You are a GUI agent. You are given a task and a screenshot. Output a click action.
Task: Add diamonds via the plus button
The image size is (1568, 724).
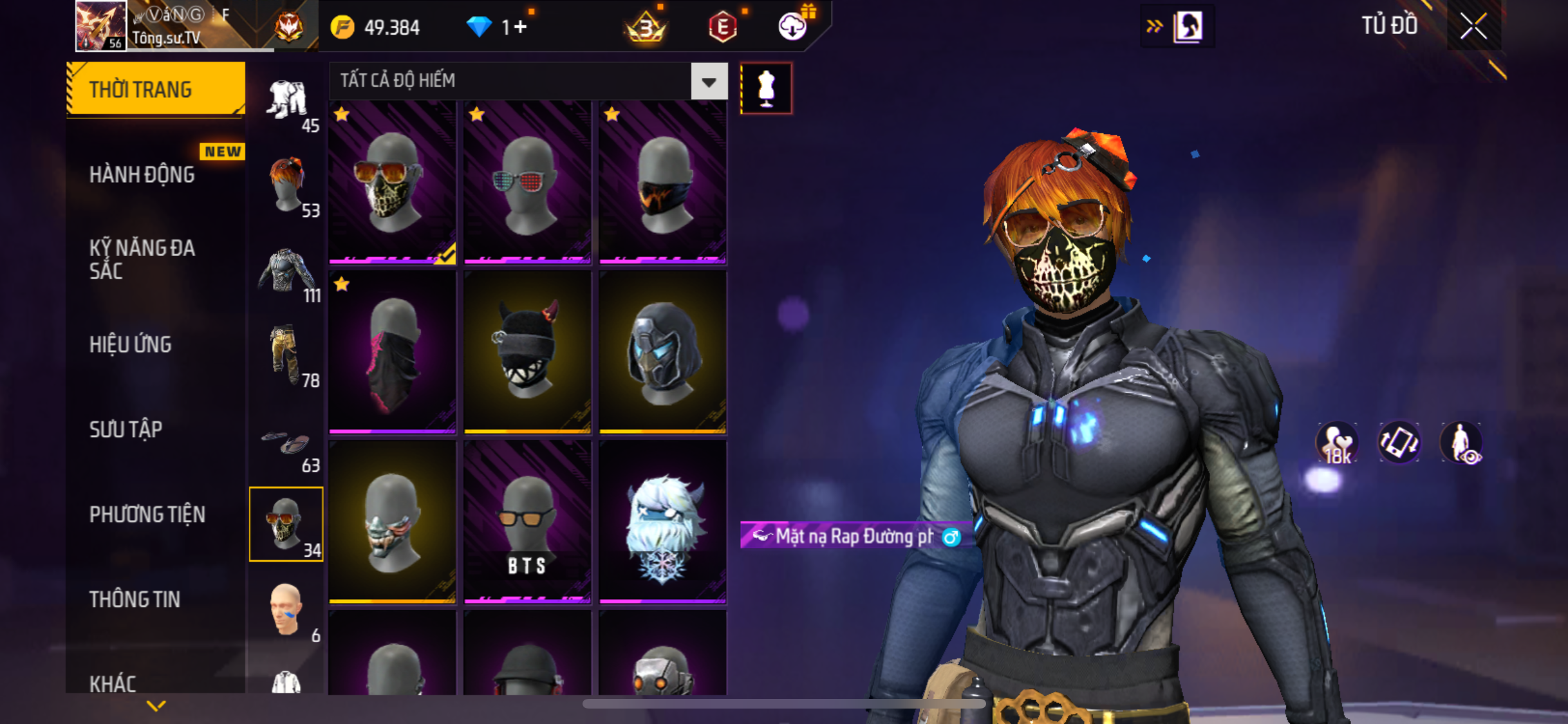click(x=520, y=27)
